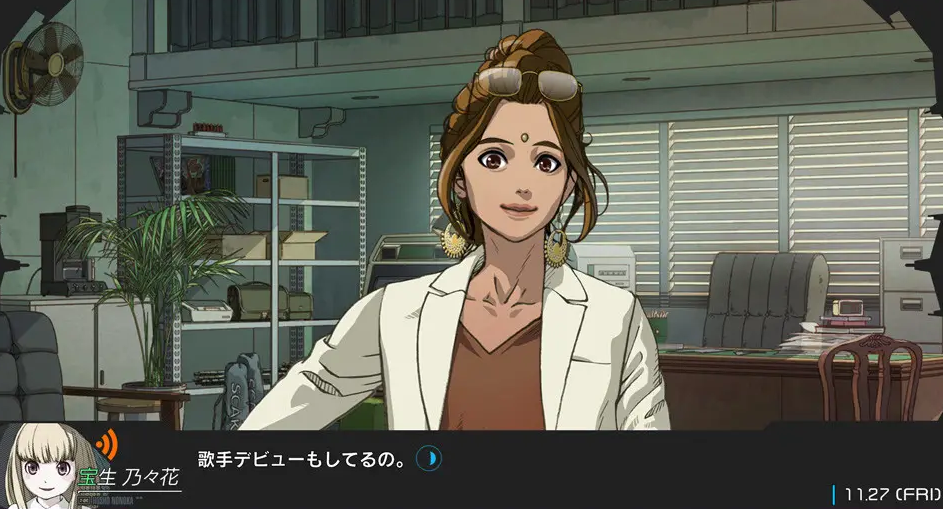Replay the voice with the orange sound icon
Viewport: 943px width, 509px height.
point(104,442)
